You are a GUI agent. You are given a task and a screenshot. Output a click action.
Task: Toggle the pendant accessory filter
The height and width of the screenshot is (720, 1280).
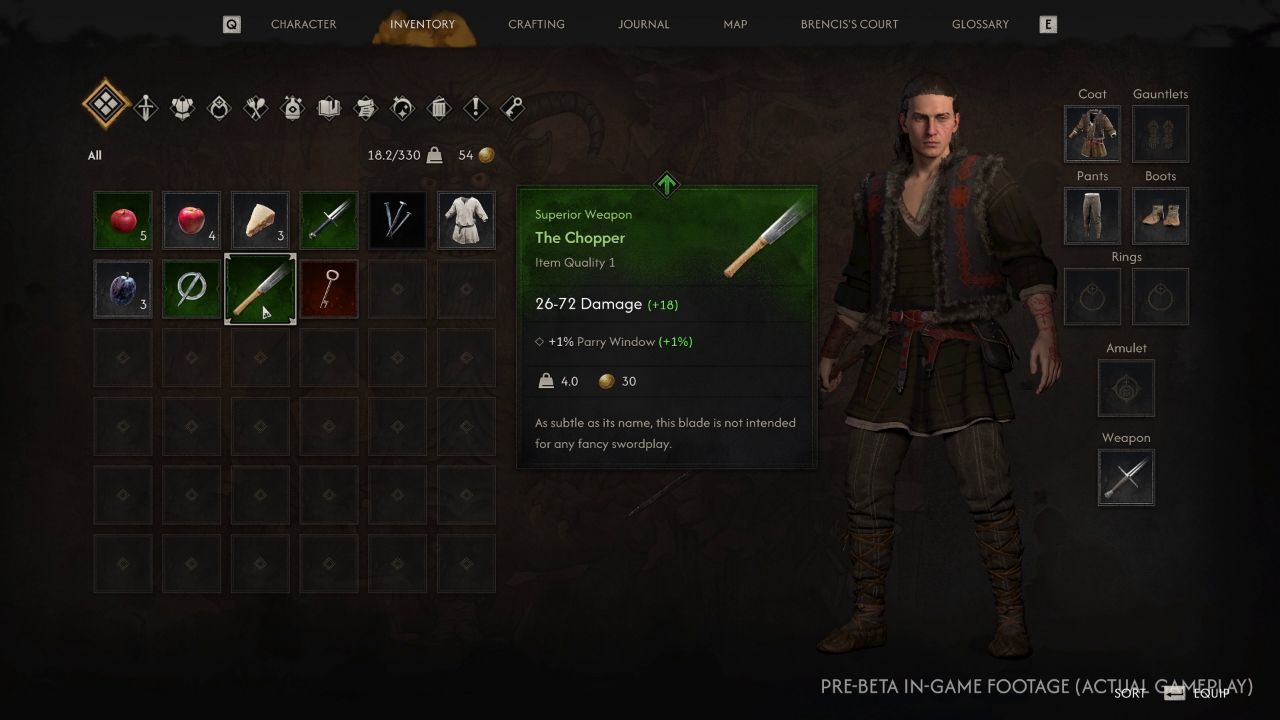(x=220, y=108)
